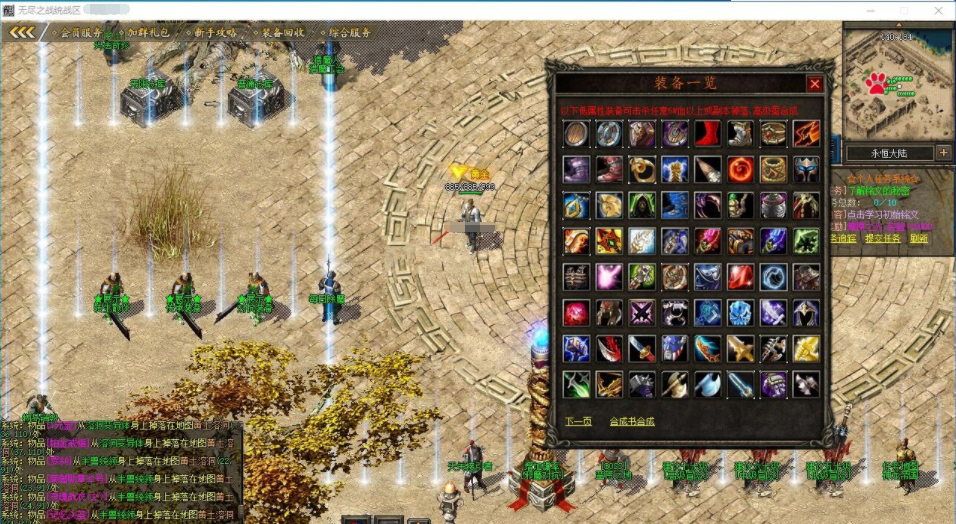
Task: Go to next page via 下一页
Action: (x=577, y=421)
